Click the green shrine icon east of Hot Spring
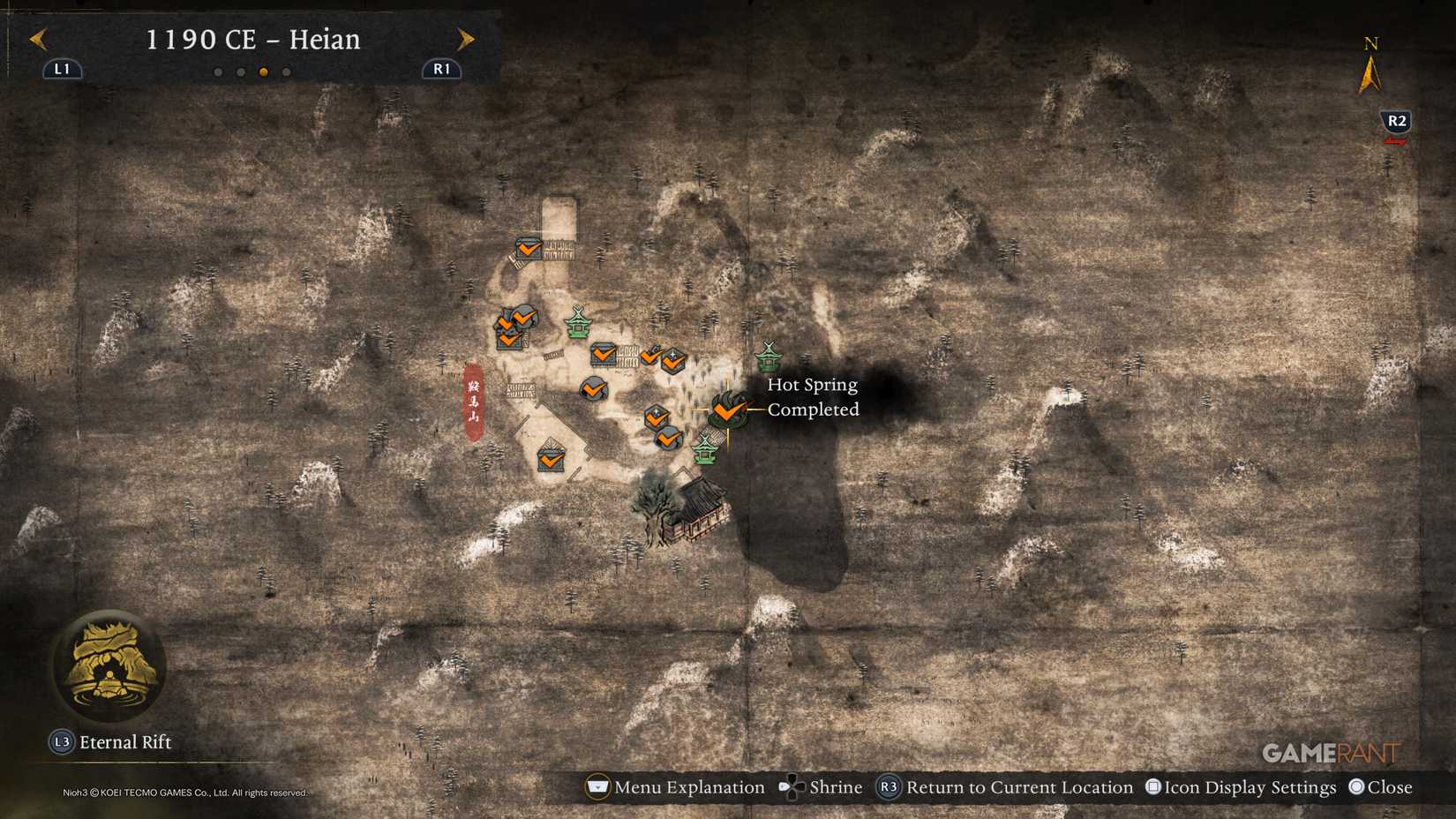 pos(769,356)
